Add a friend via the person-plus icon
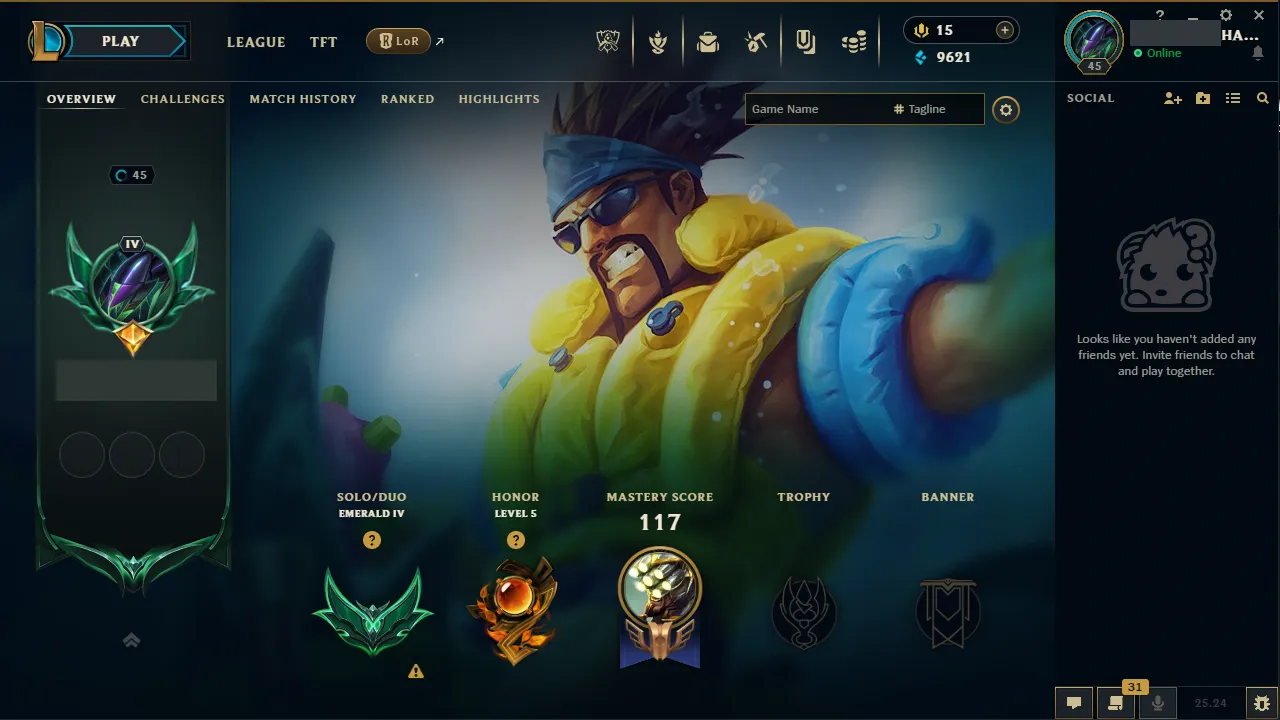The width and height of the screenshot is (1280, 720). pos(1172,98)
